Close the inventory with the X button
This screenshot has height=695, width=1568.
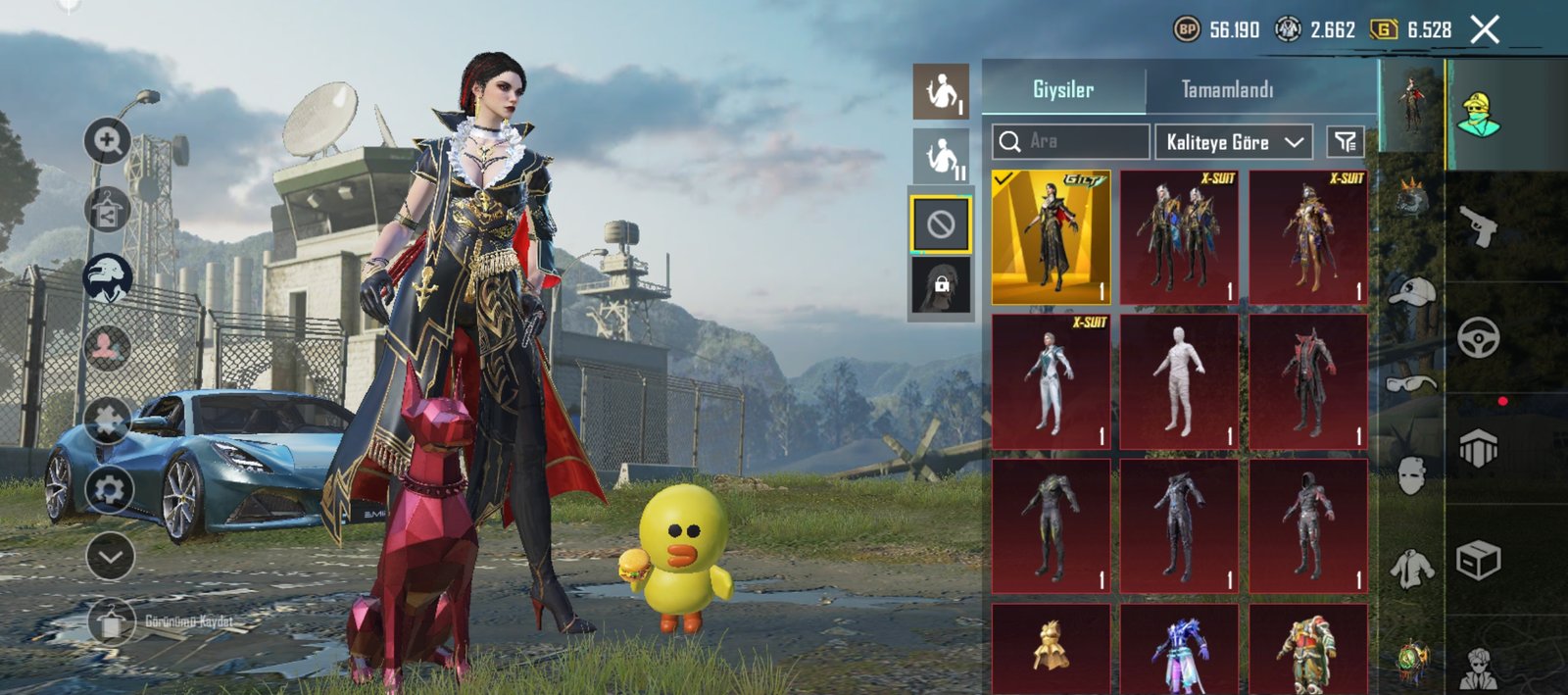[x=1485, y=29]
